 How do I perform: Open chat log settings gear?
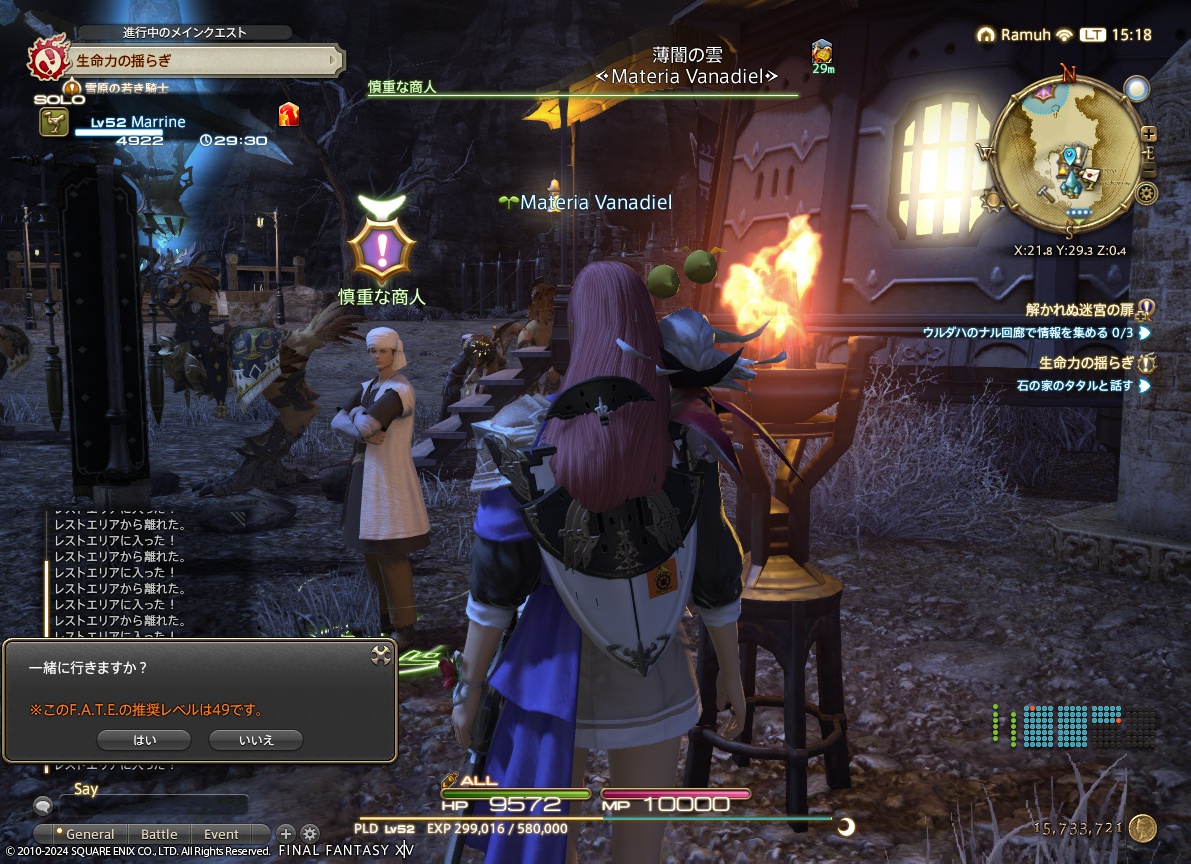(310, 833)
